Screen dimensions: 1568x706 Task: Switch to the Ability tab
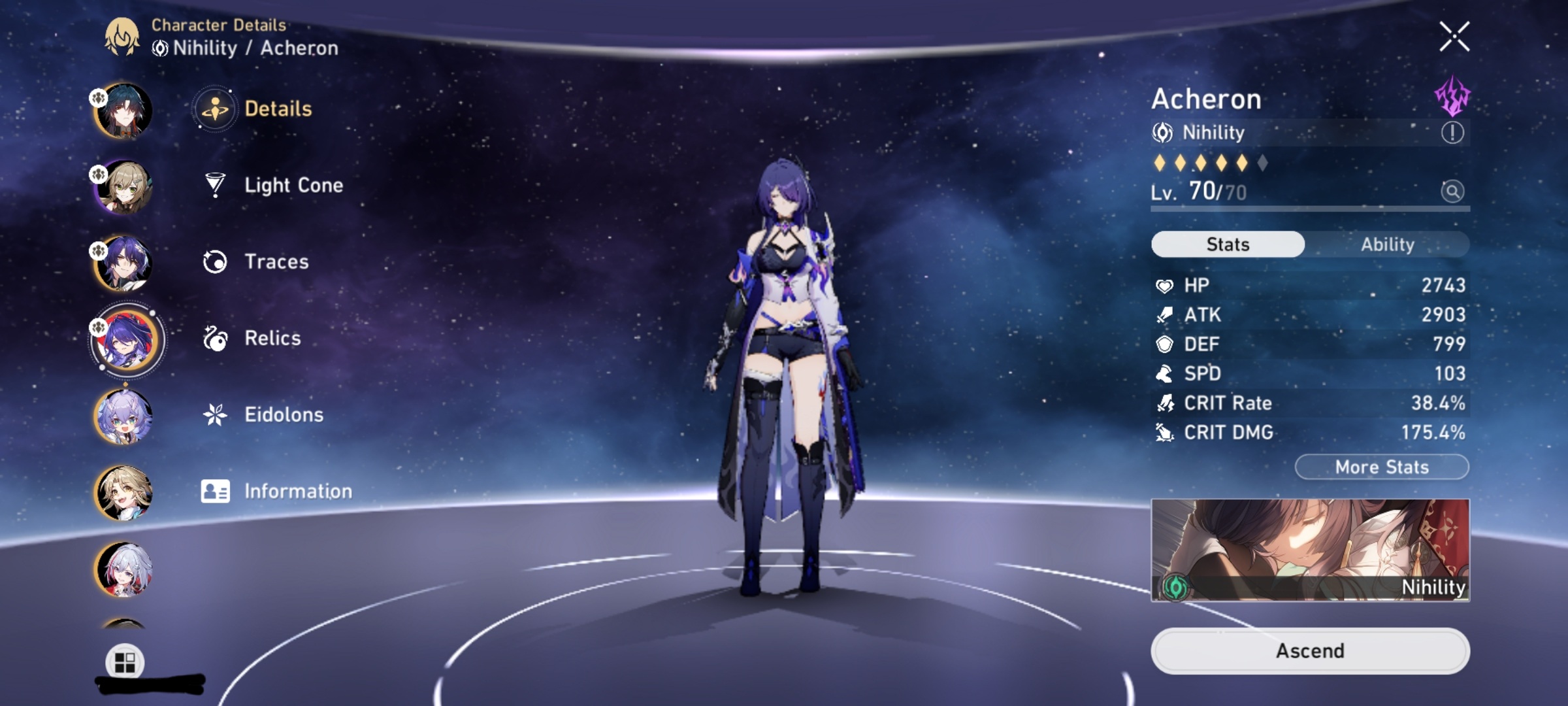click(x=1388, y=244)
